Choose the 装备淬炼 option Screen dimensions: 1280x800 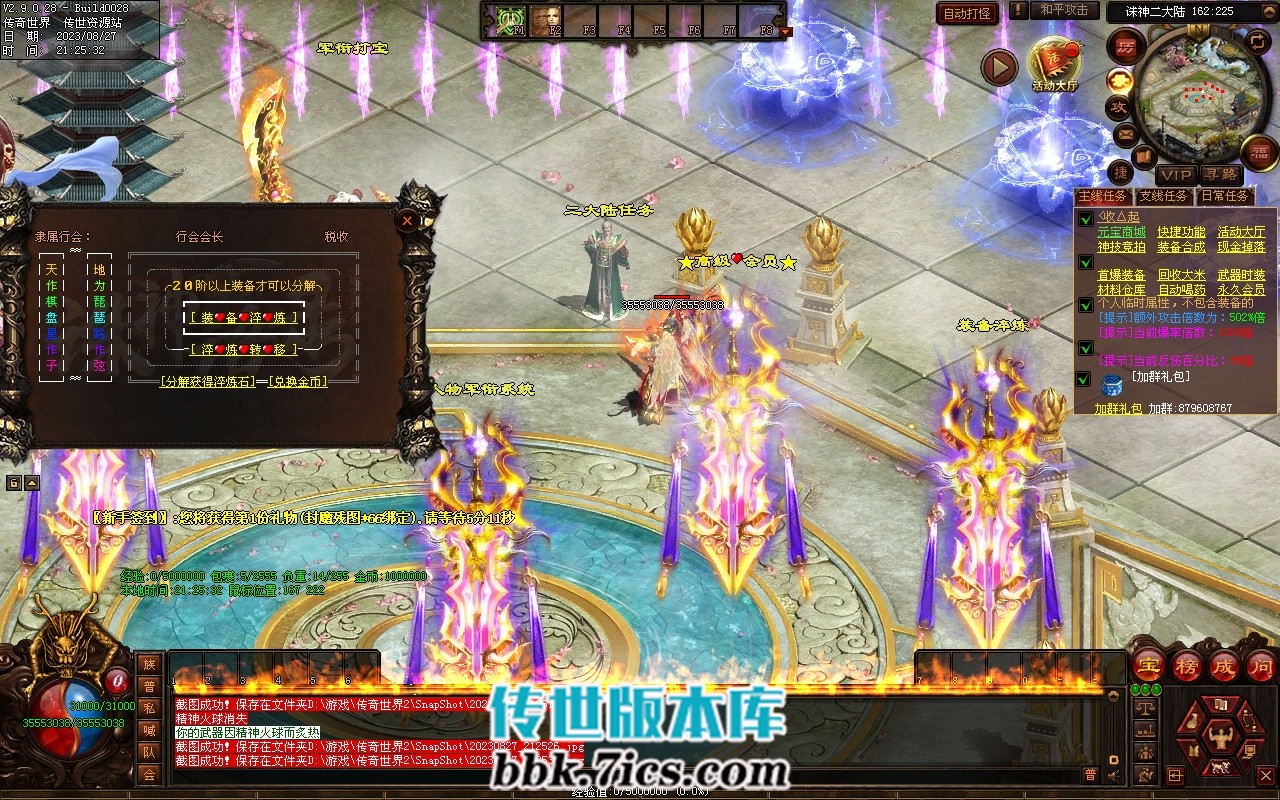click(x=245, y=317)
